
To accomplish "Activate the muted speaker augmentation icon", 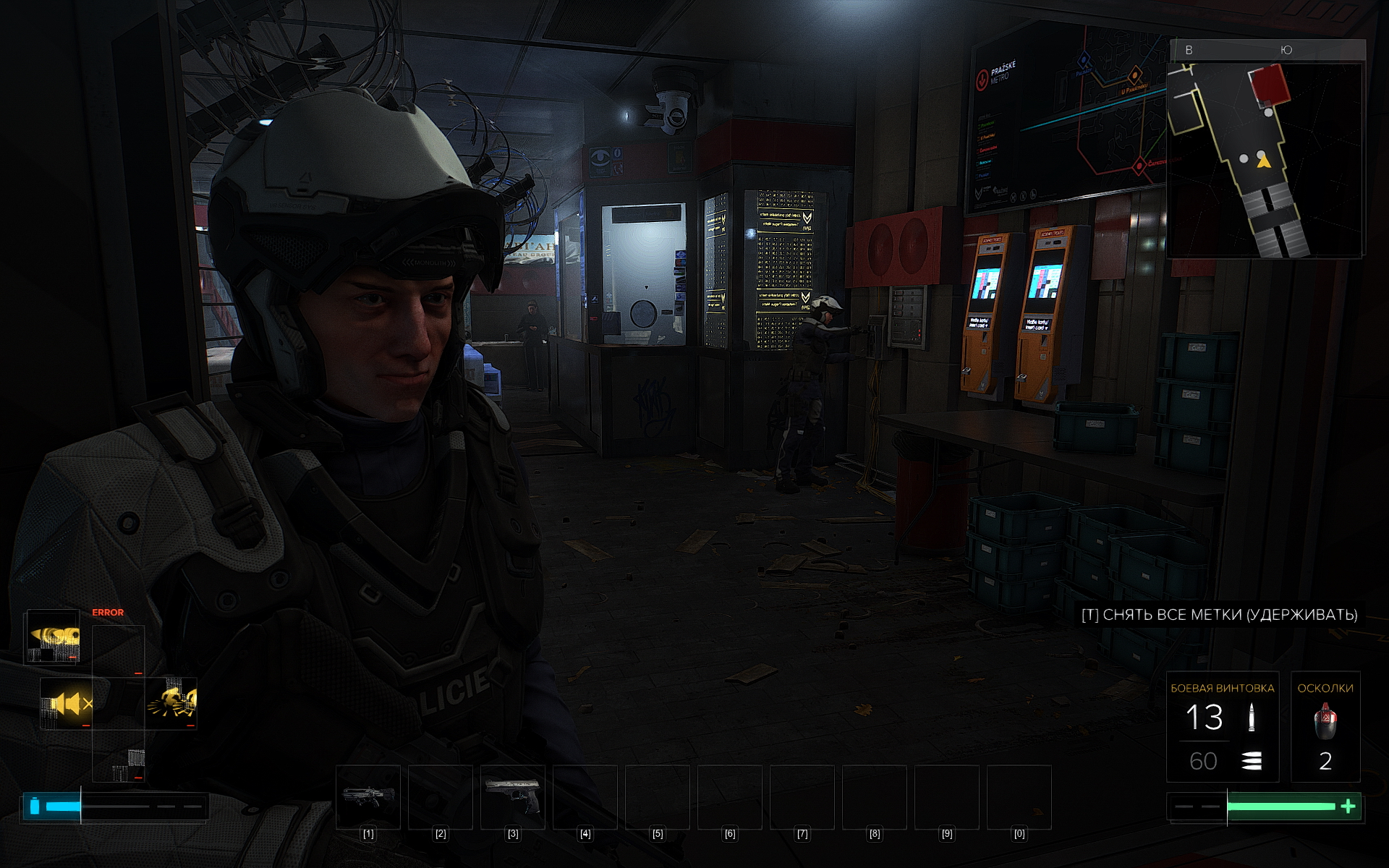I will pos(67,703).
